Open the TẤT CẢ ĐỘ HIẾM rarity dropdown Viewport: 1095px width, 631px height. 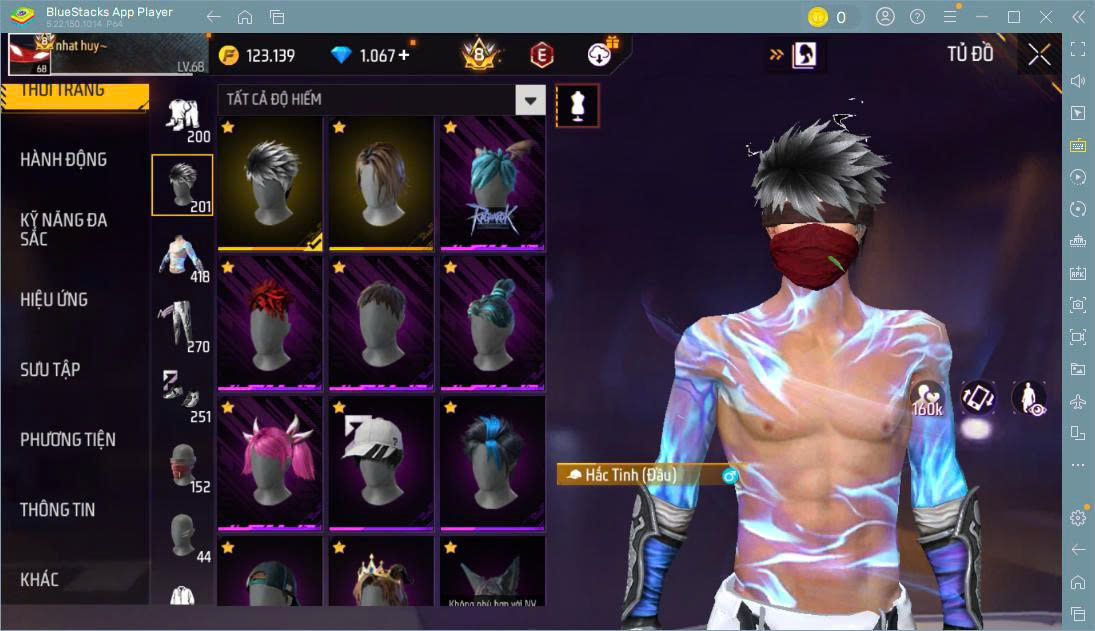point(530,100)
